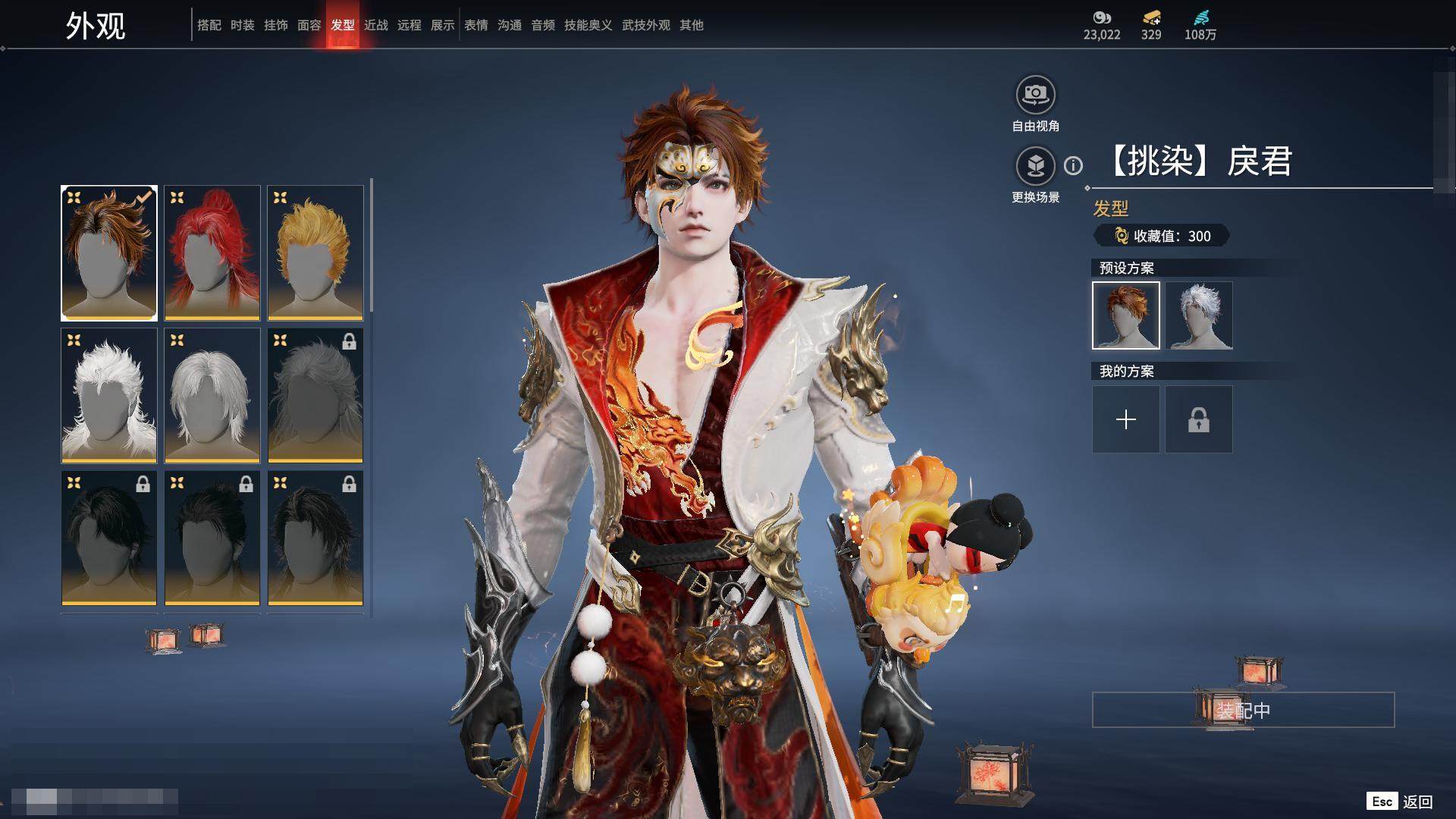
Task: Select the yellow spiky hairstyle thumbnail
Action: tap(315, 253)
